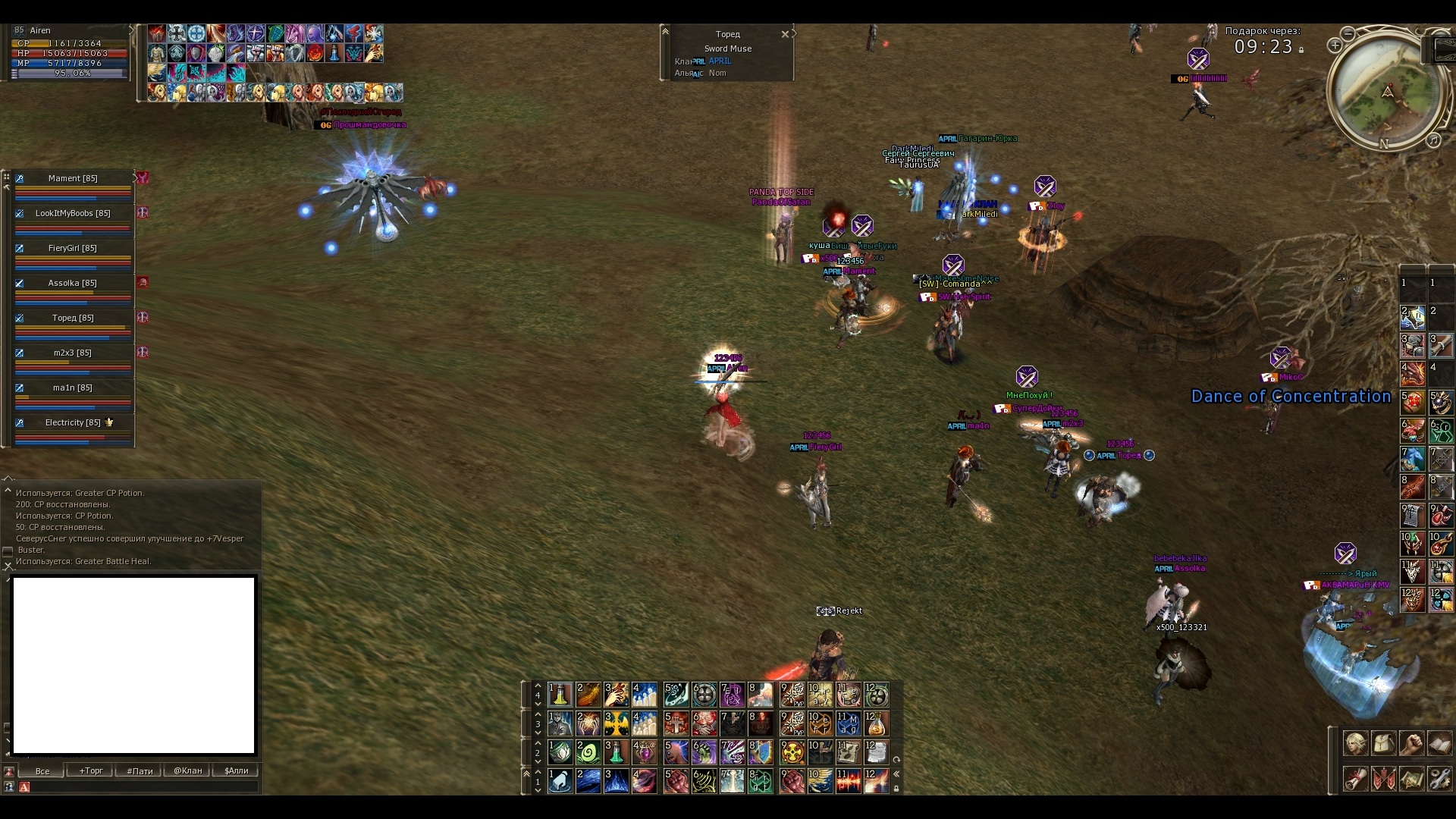The image size is (1456, 819).
Task: Show the $Алли chat channel
Action: pos(237,770)
